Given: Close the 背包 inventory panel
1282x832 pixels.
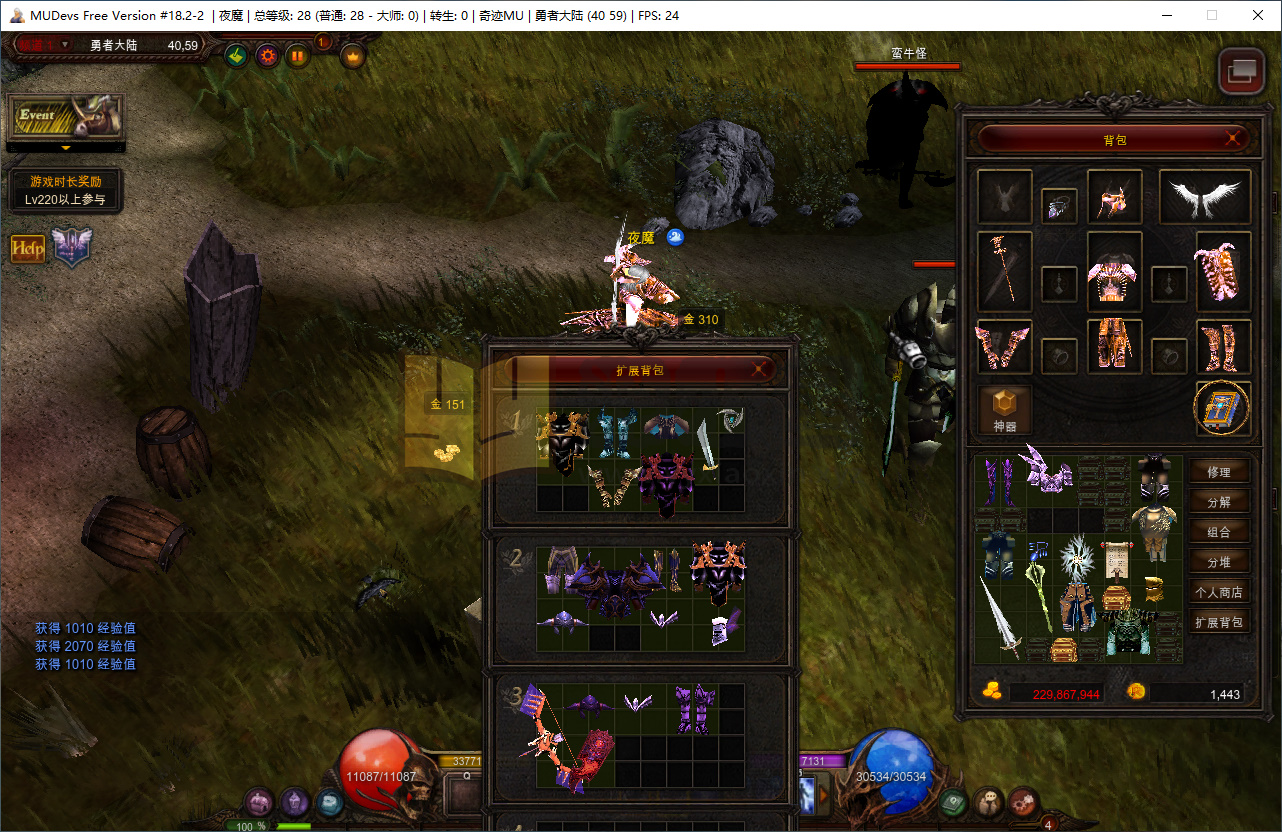Looking at the screenshot, I should click(1235, 139).
